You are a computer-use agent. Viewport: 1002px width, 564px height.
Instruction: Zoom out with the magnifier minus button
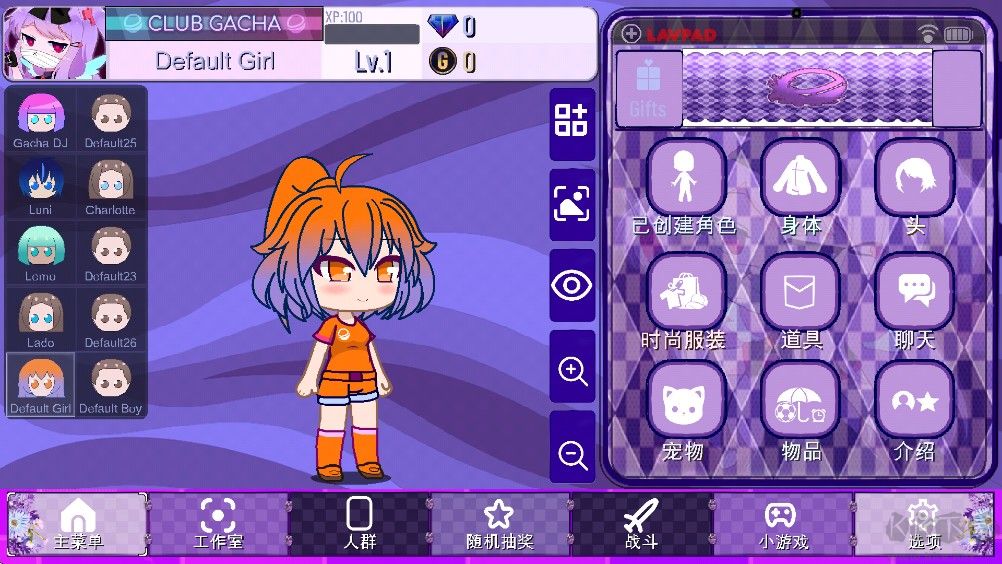572,455
